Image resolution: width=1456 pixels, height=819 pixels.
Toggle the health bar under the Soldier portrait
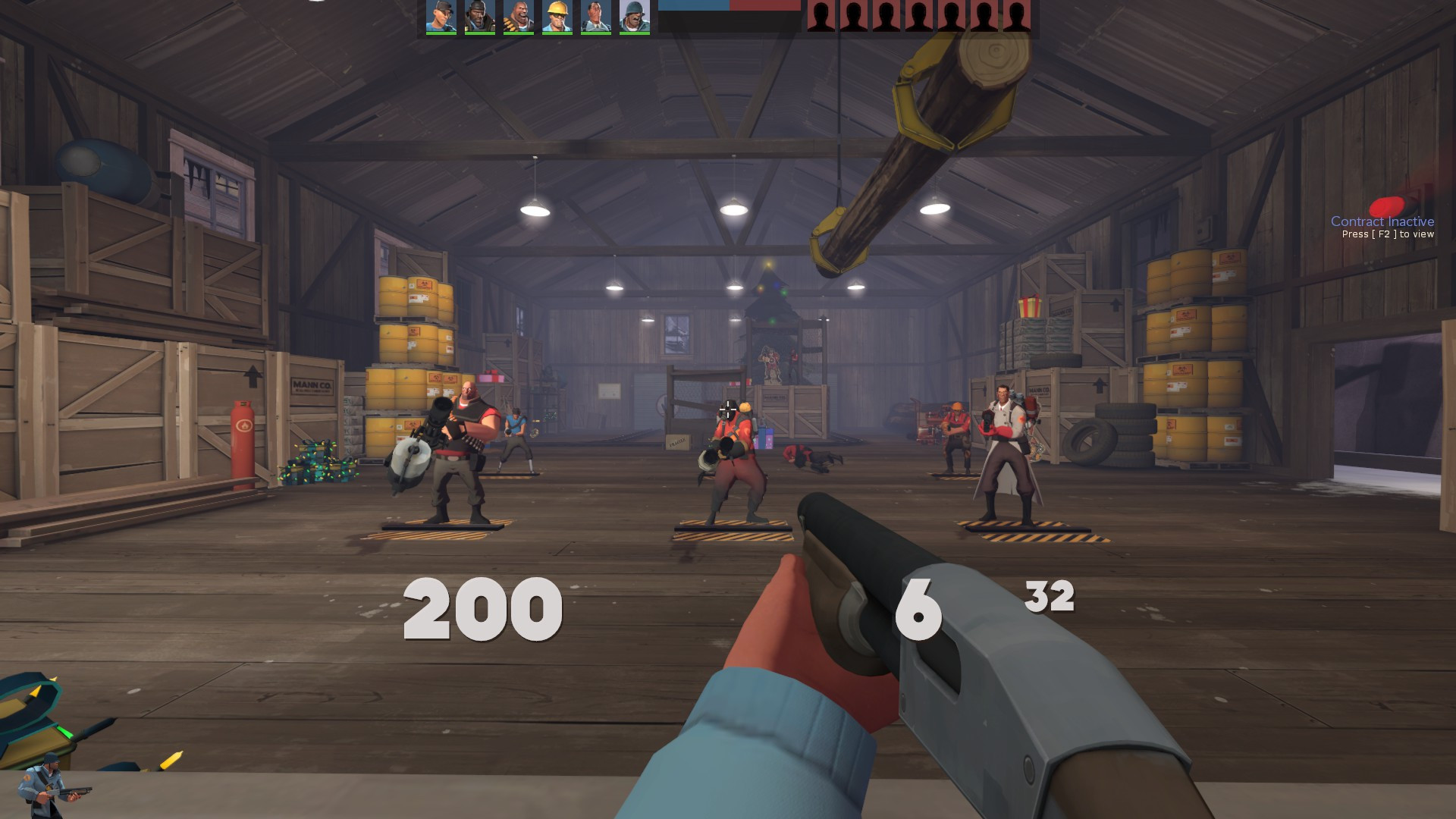point(635,33)
